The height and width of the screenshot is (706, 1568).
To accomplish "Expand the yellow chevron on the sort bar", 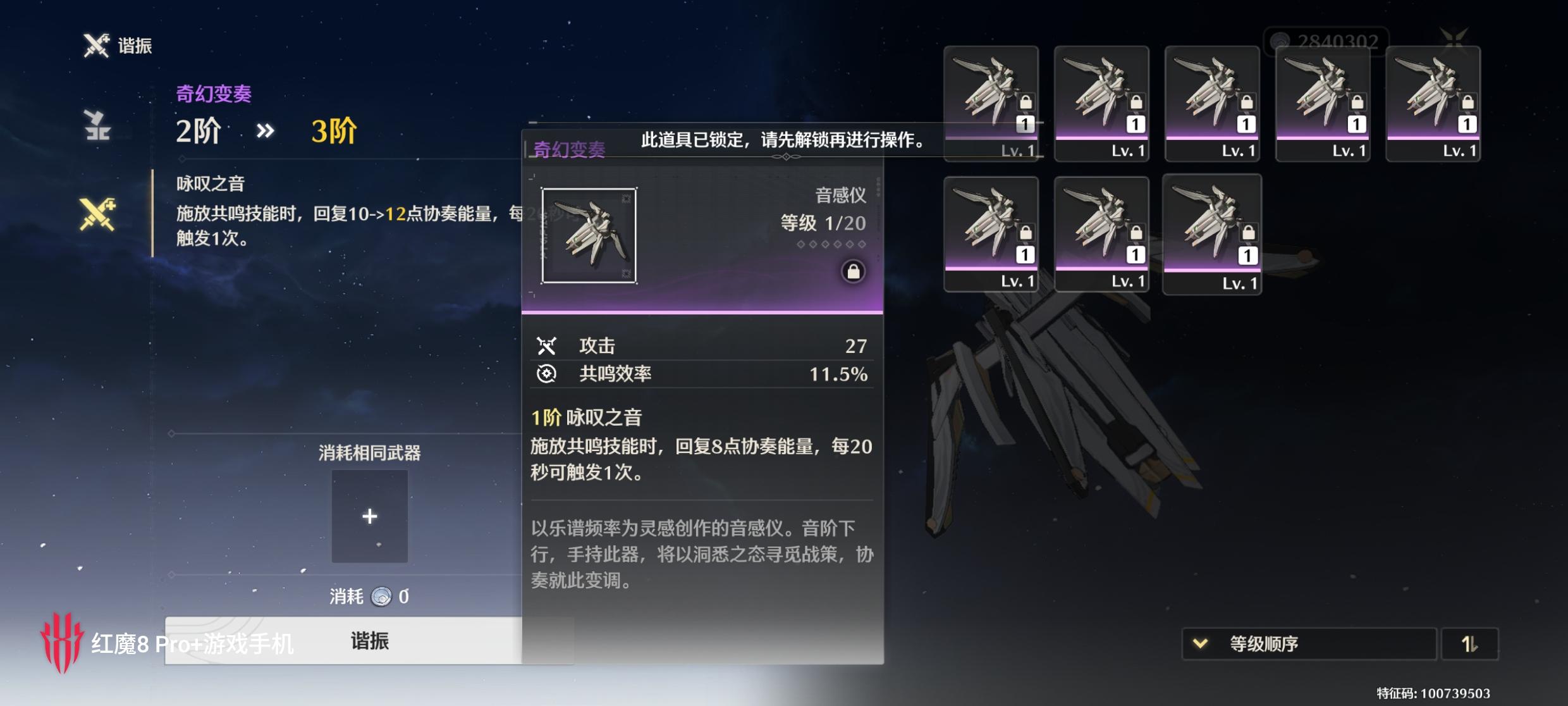I will 1199,643.
